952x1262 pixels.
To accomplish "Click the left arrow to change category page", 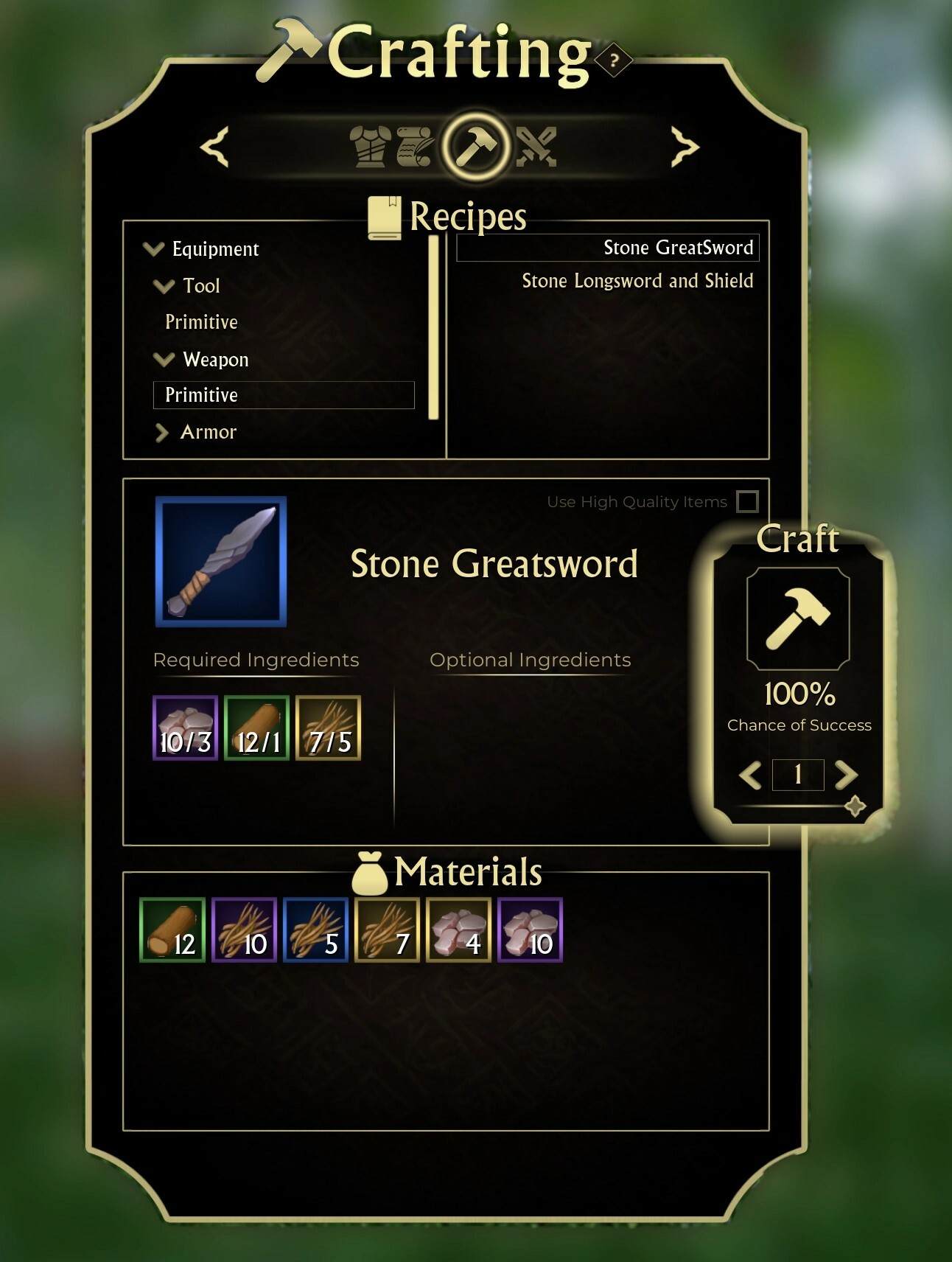I will coord(213,146).
